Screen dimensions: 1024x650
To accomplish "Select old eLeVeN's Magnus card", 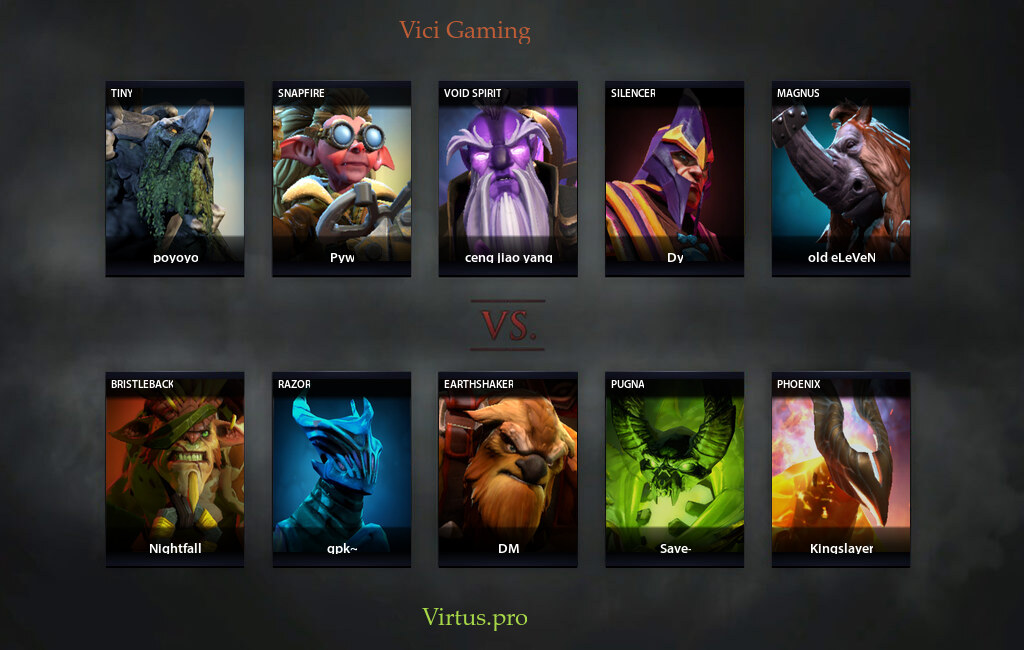I will coord(841,178).
